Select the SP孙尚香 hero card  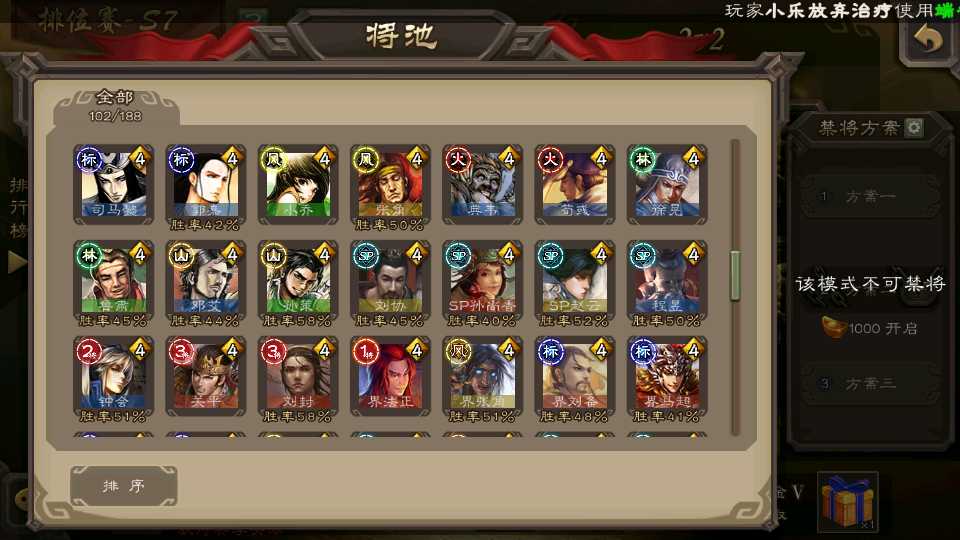point(481,281)
